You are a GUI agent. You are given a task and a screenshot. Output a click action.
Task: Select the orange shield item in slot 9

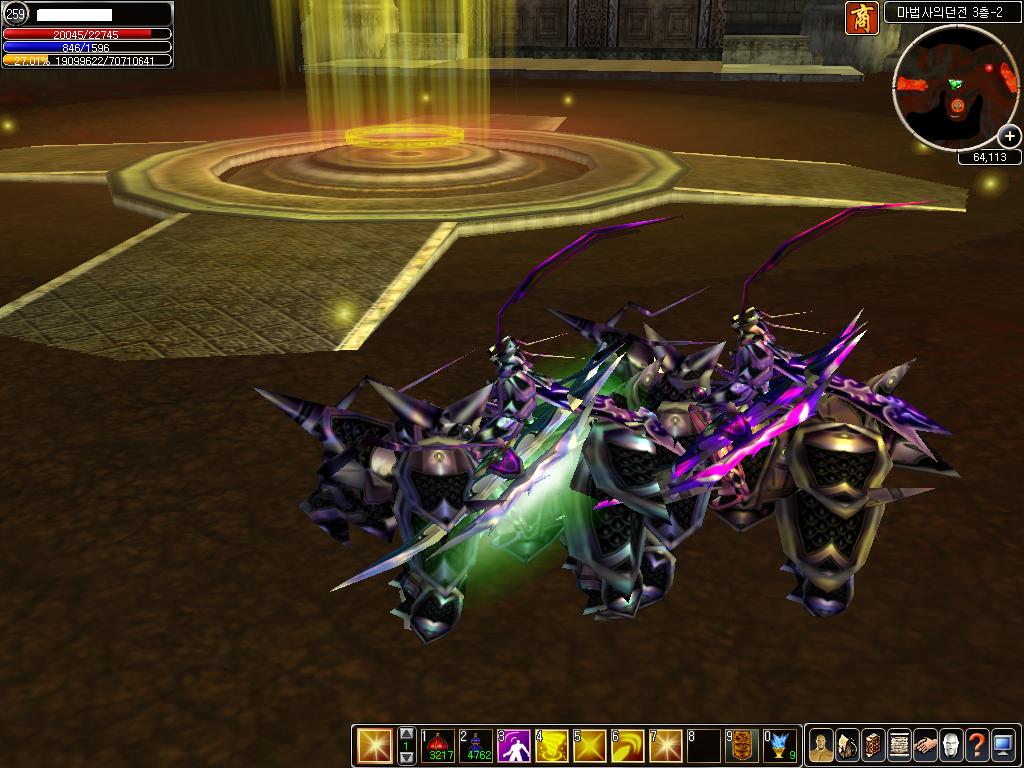pos(742,746)
